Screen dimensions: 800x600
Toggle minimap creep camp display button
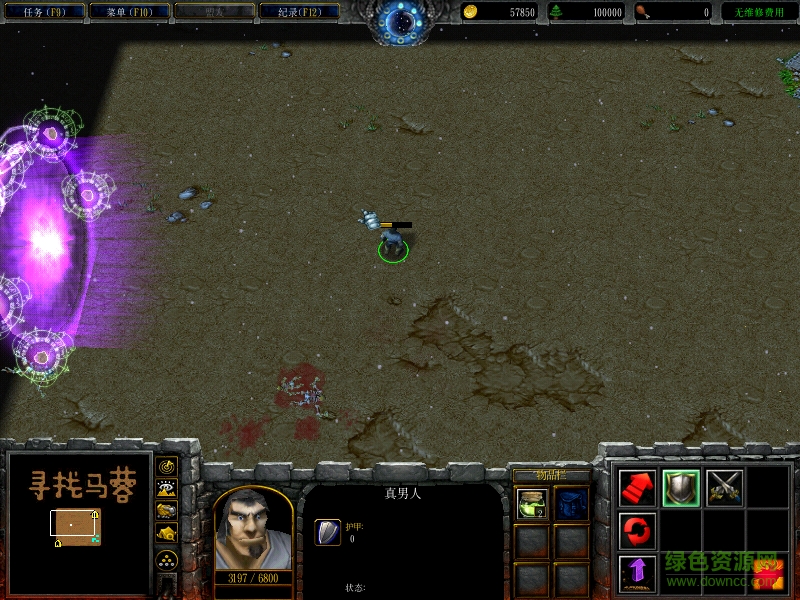167,533
